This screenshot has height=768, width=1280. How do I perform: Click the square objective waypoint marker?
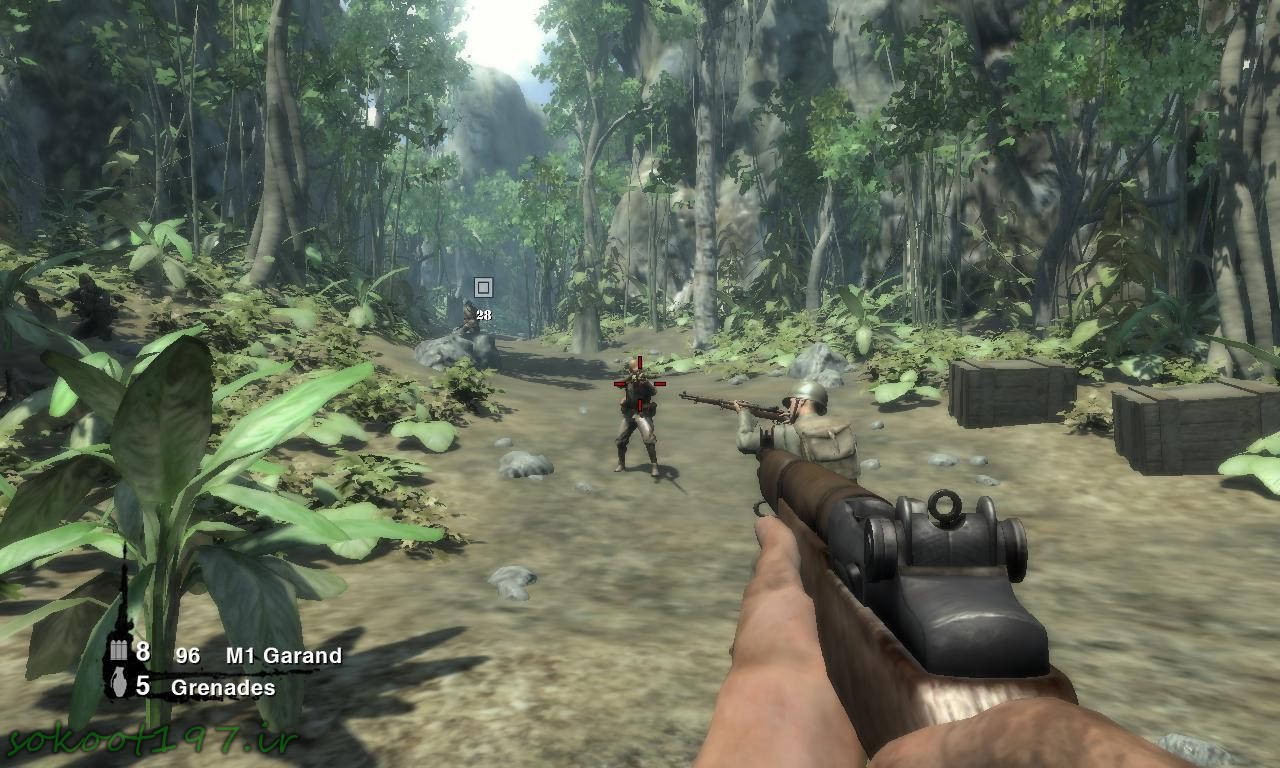pos(483,288)
